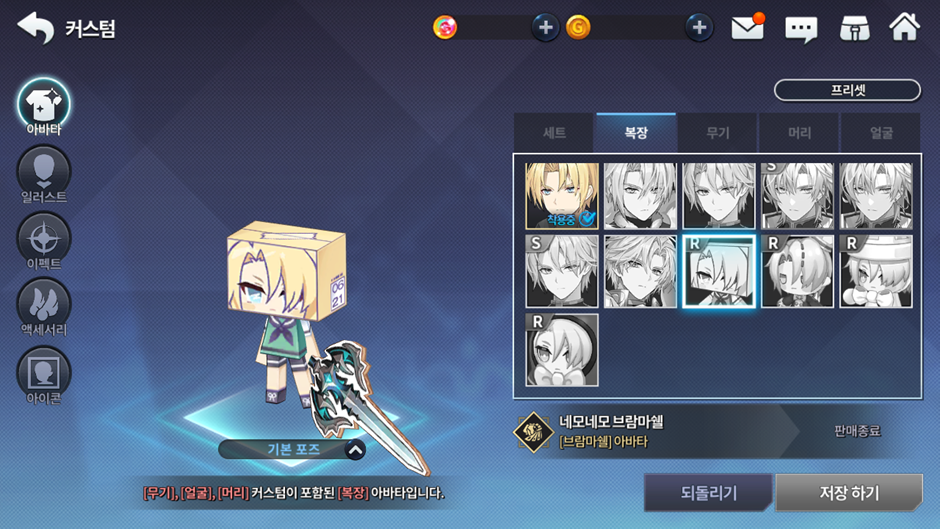This screenshot has width=940, height=529.
Task: Open the 이펙트 effect category
Action: pos(43,239)
